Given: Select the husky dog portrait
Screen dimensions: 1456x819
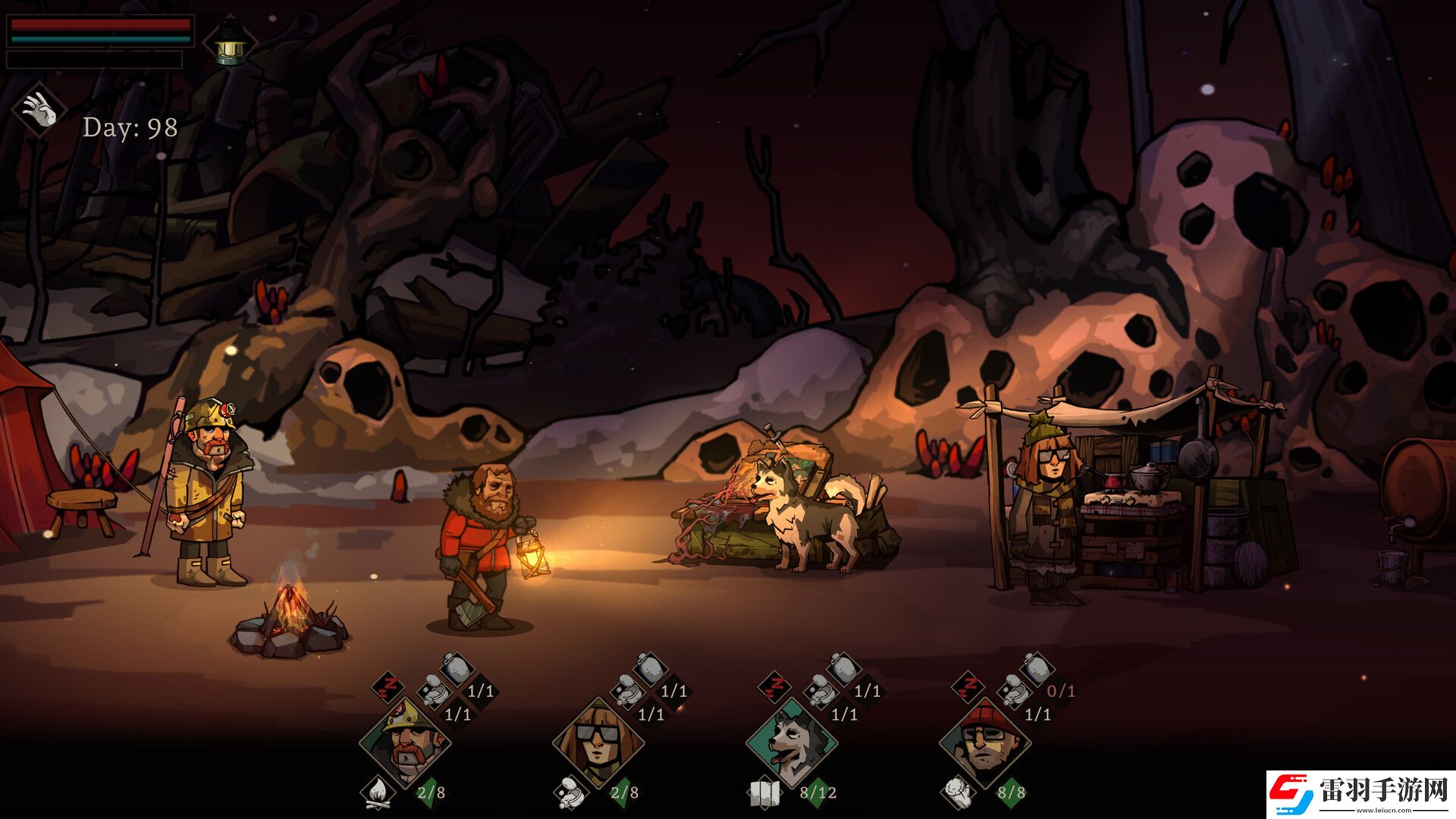Looking at the screenshot, I should point(792,743).
